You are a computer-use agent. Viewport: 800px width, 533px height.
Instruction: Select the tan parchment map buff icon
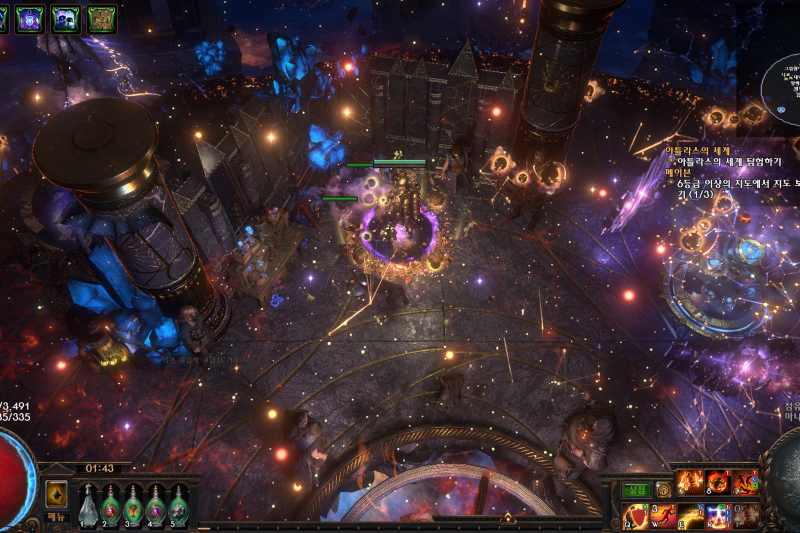click(101, 18)
